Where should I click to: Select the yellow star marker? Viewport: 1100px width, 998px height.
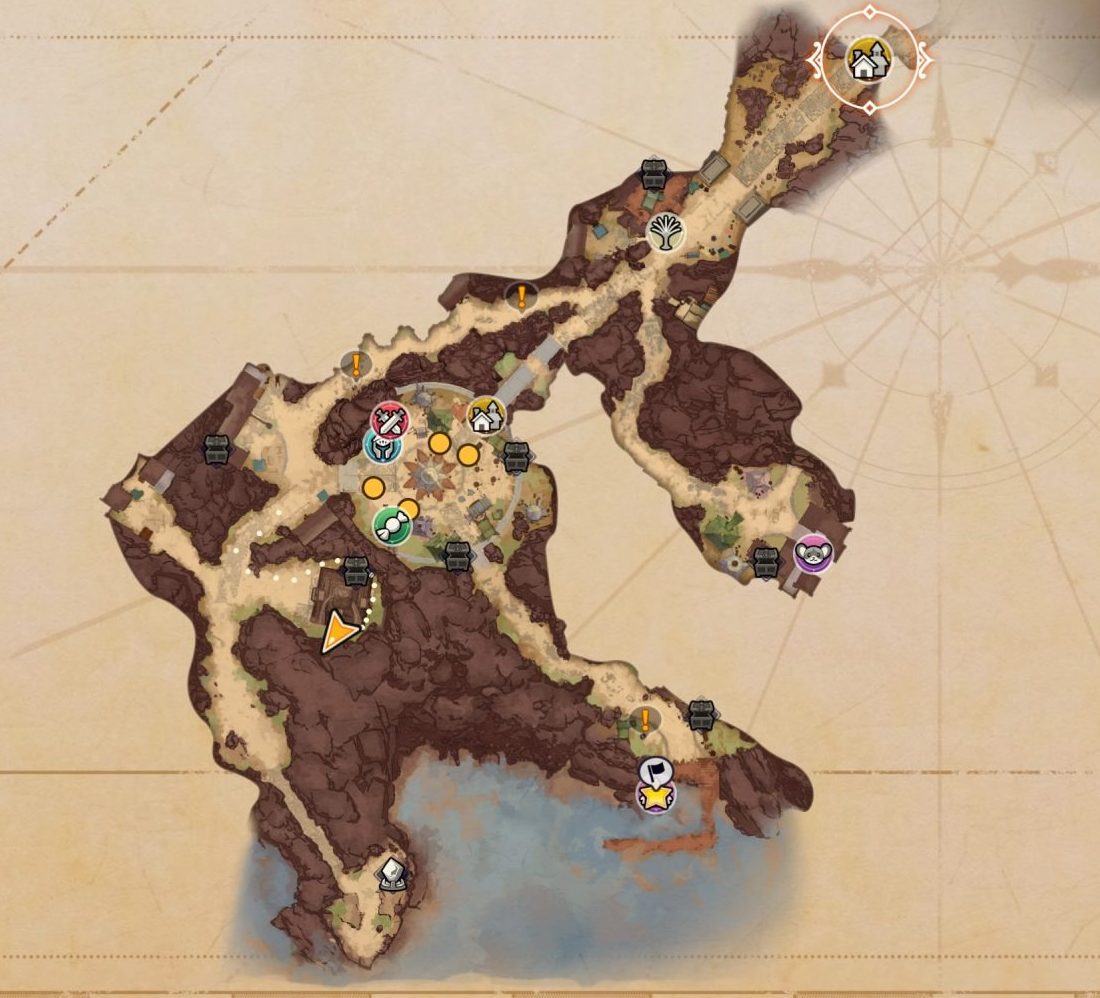pos(655,797)
